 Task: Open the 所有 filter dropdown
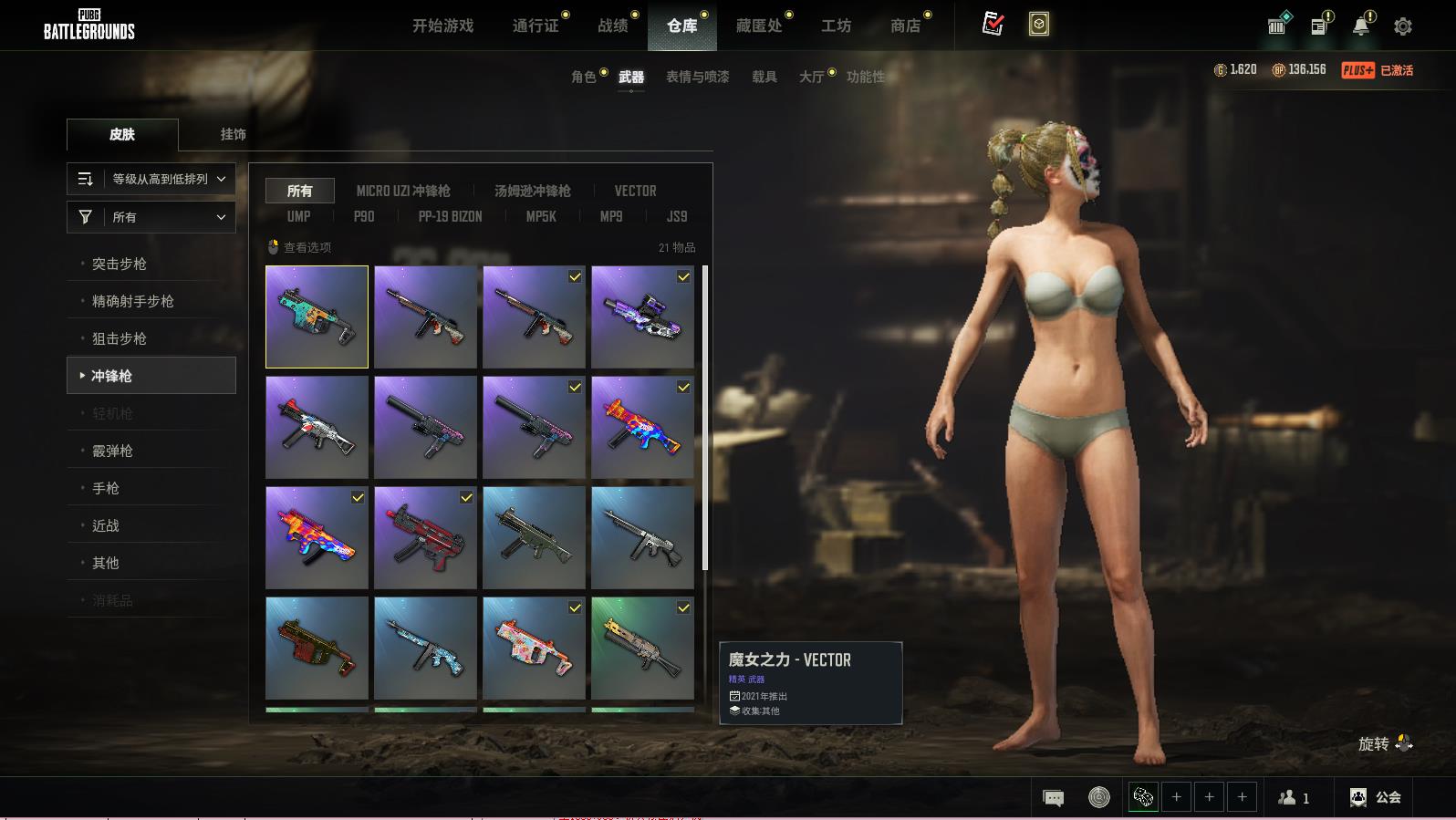(151, 217)
